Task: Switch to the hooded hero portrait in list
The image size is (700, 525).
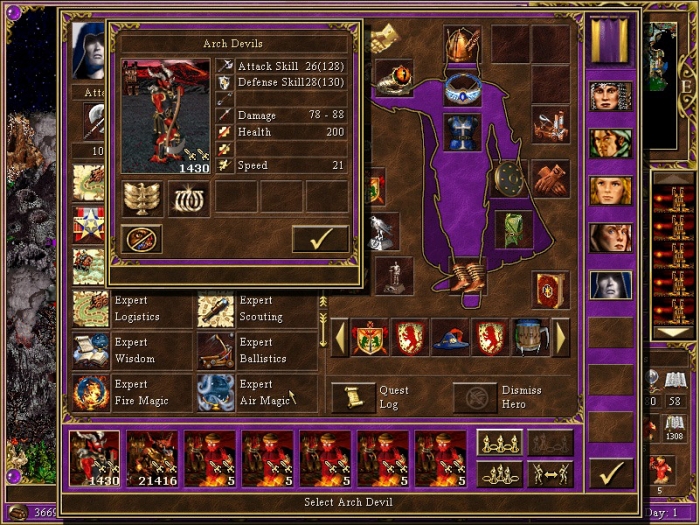Action: [x=610, y=285]
